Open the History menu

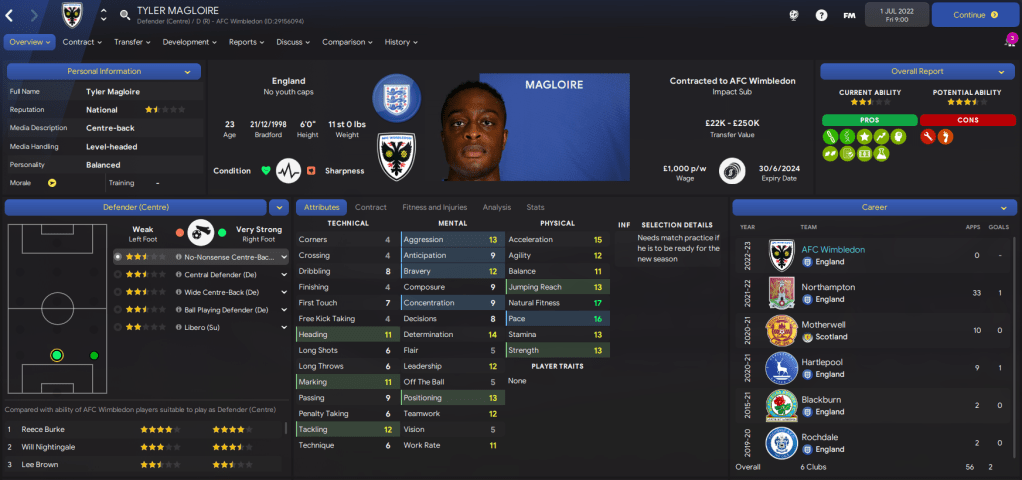point(401,42)
